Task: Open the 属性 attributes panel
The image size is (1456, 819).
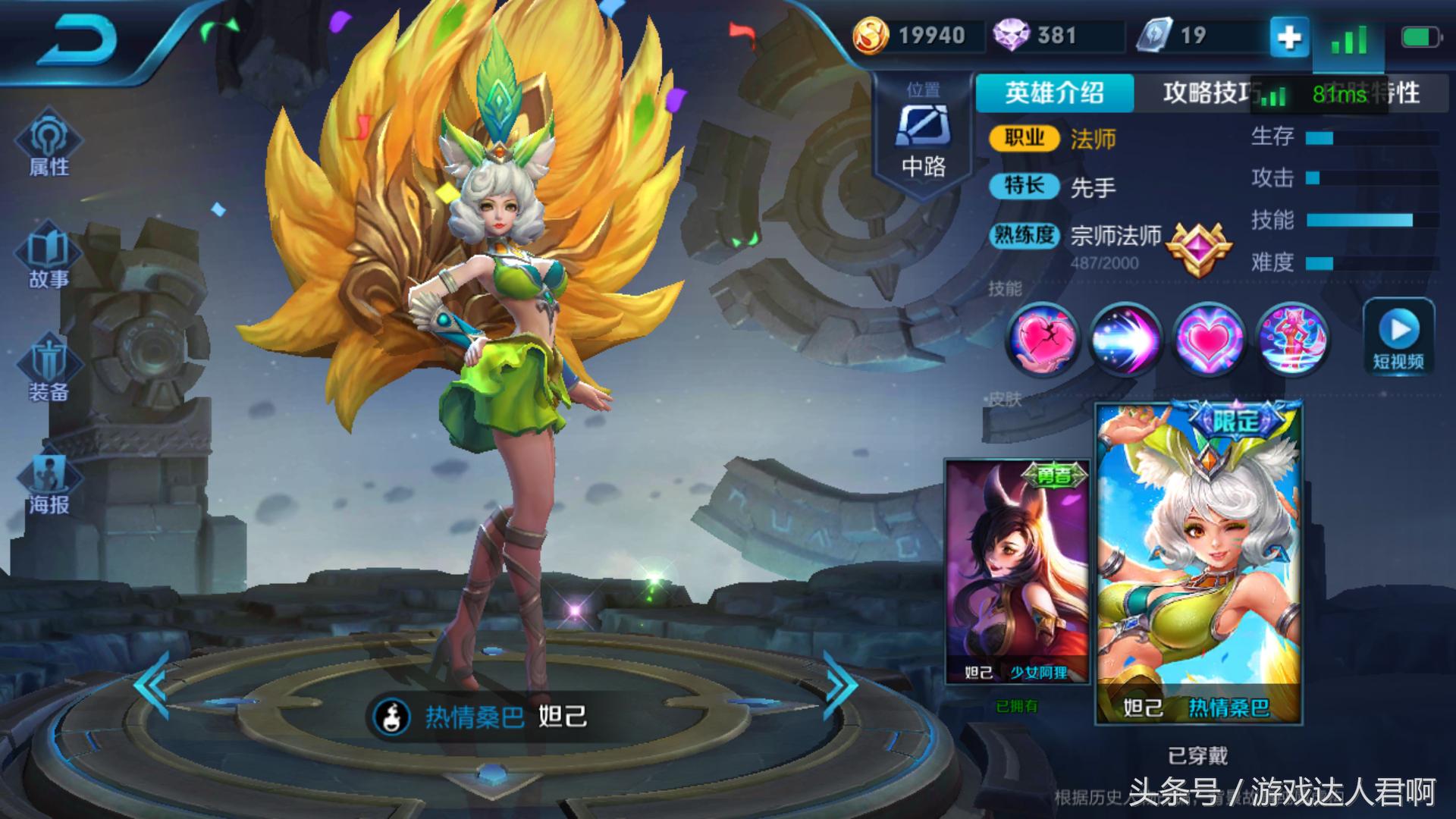Action: tap(49, 145)
